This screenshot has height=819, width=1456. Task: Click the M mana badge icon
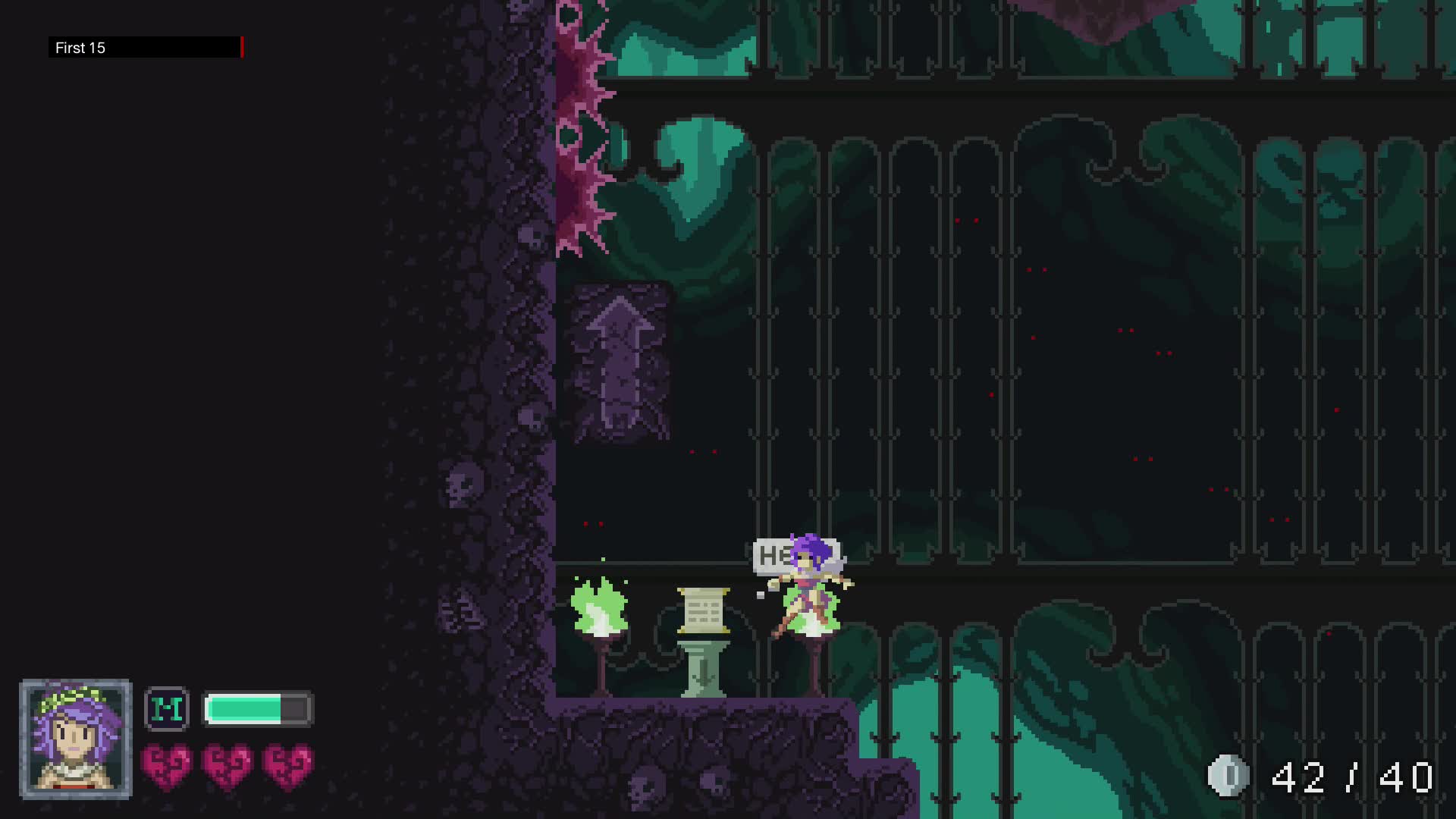point(168,710)
